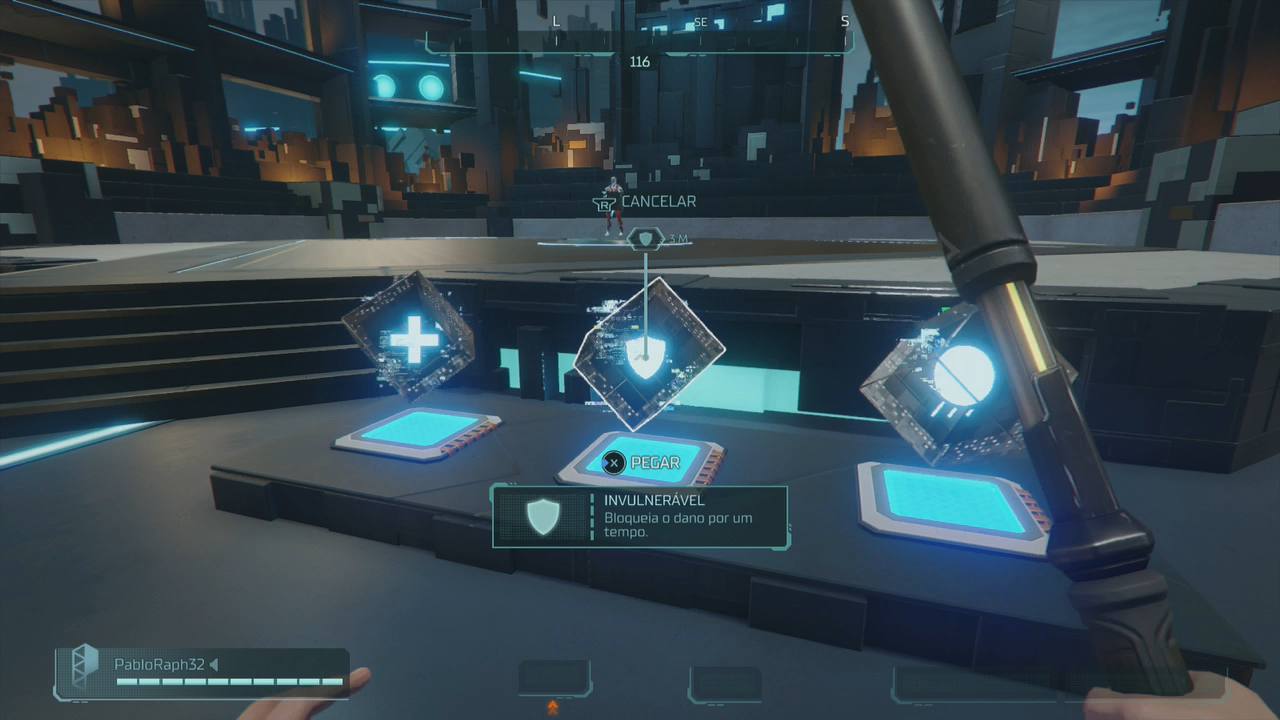The width and height of the screenshot is (1280, 720).
Task: Select the health plus hack cube
Action: tap(411, 338)
